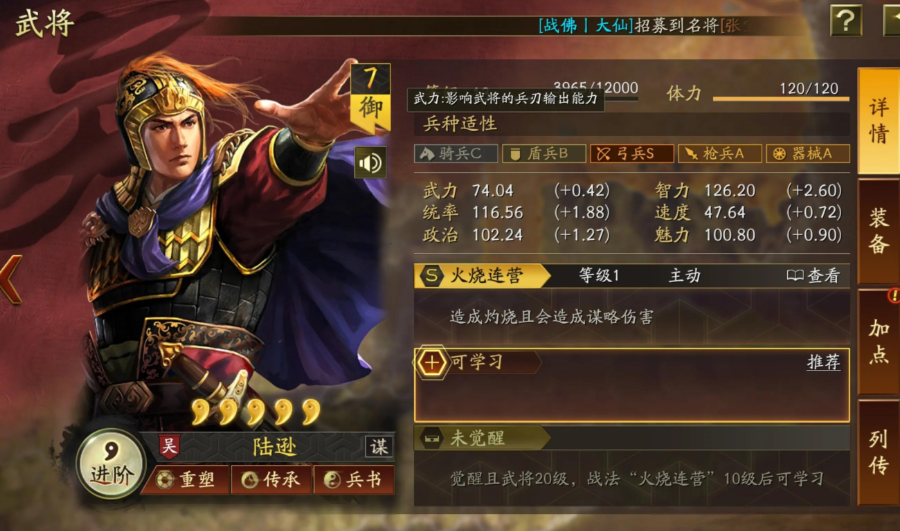This screenshot has width=900, height=531.
Task: Open the 加点 attribute points tab
Action: (878, 342)
